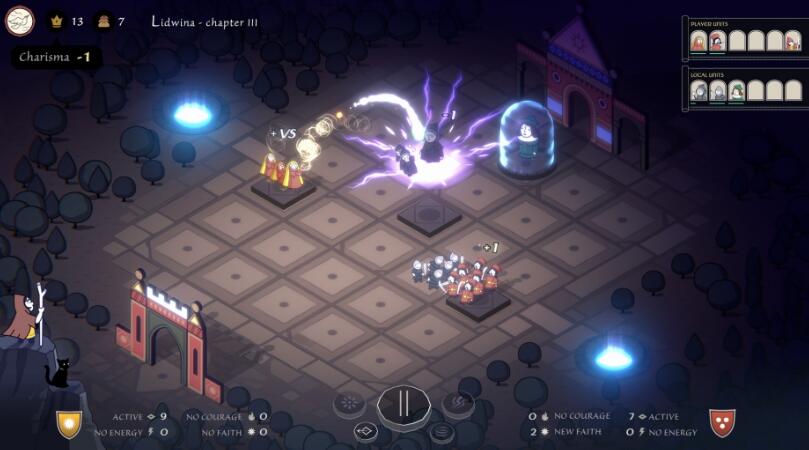Image resolution: width=809 pixels, height=450 pixels.
Task: Select the swirling wind ability button
Action: click(x=441, y=432)
